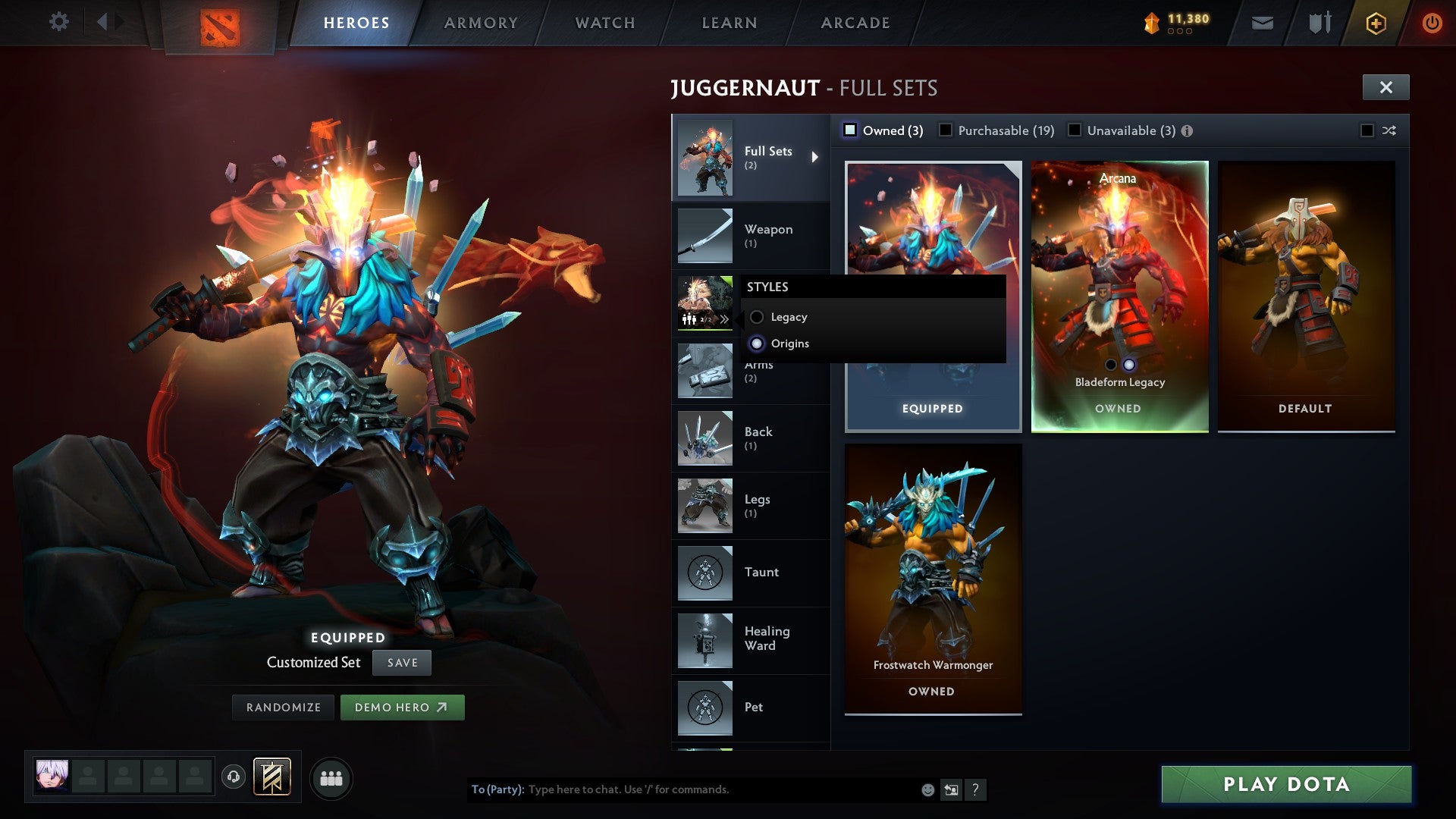Click the shards currency gem icon
This screenshot has height=819, width=1456.
[x=1150, y=23]
